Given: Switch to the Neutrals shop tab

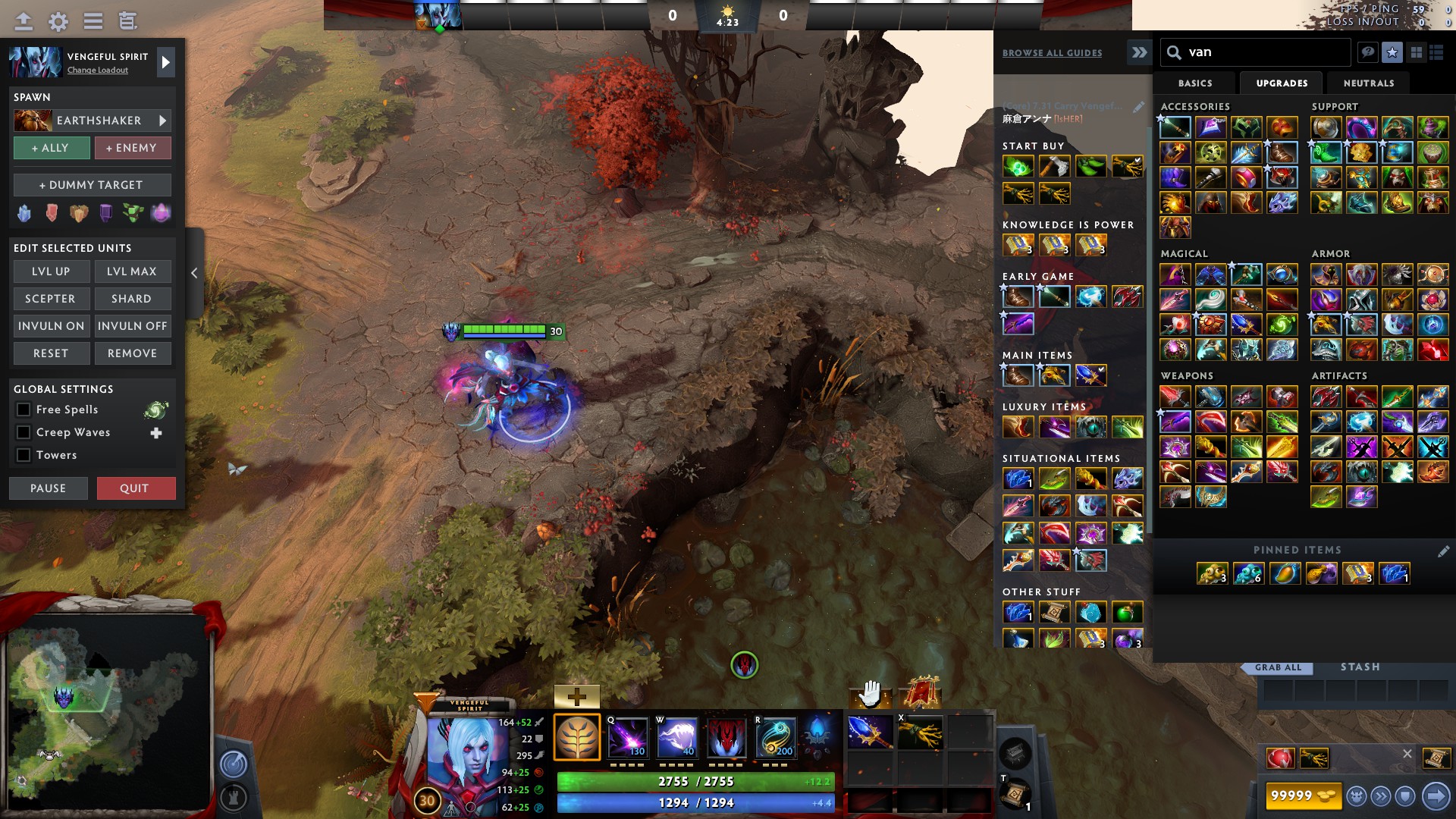Looking at the screenshot, I should tap(1369, 83).
